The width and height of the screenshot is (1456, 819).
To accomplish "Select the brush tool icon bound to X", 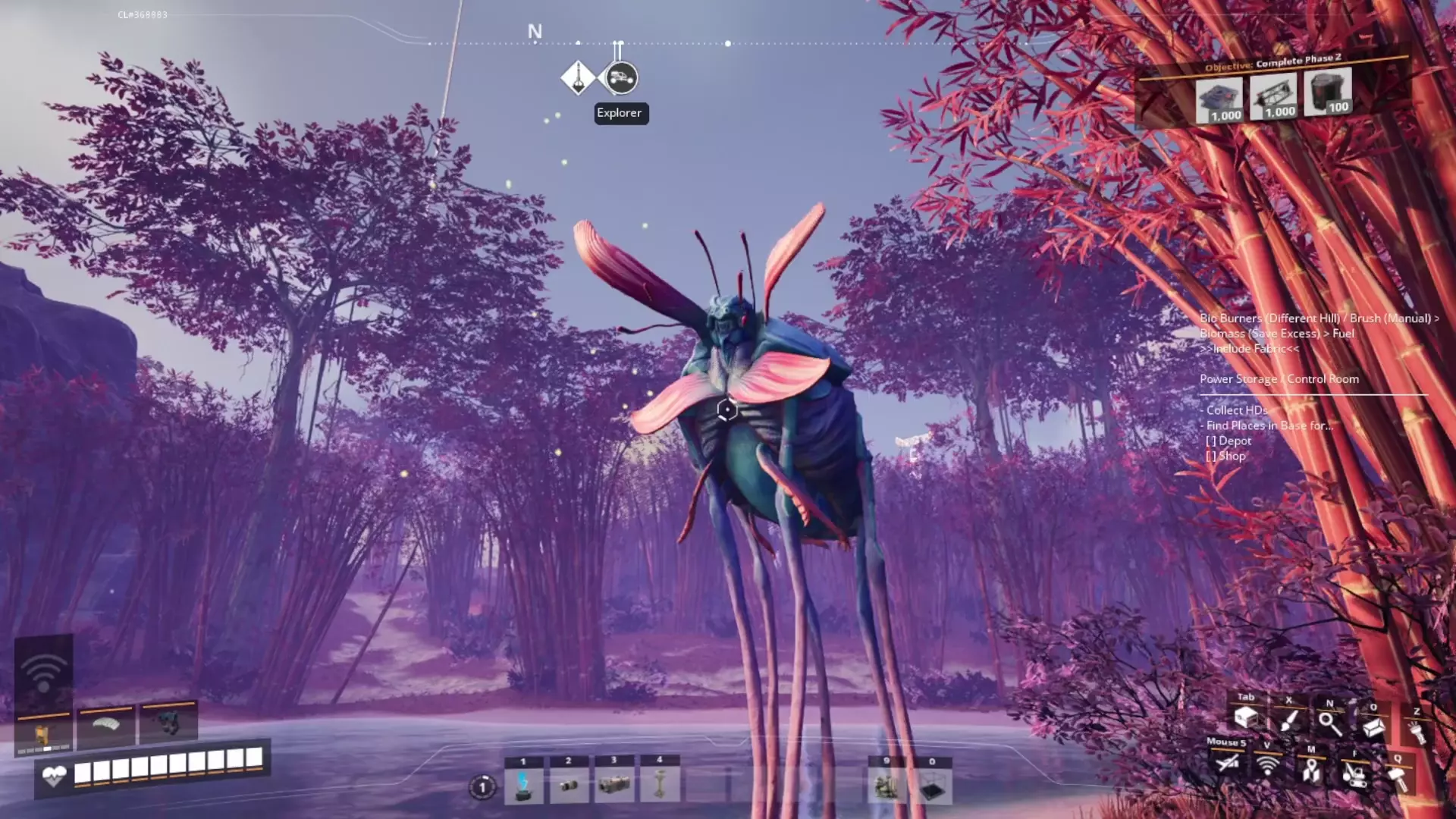I will [x=1290, y=720].
